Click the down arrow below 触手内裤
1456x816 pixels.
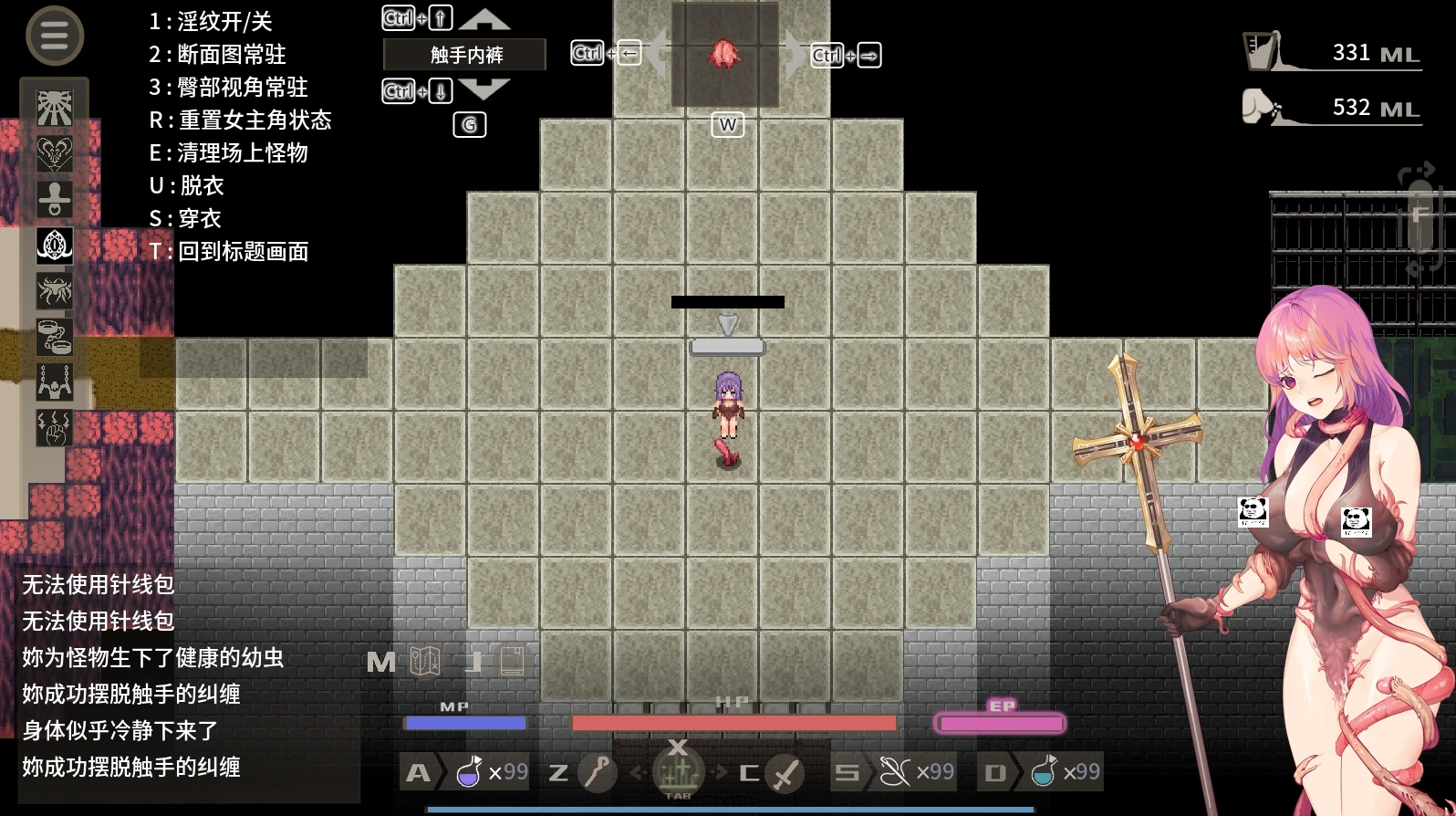coord(484,89)
